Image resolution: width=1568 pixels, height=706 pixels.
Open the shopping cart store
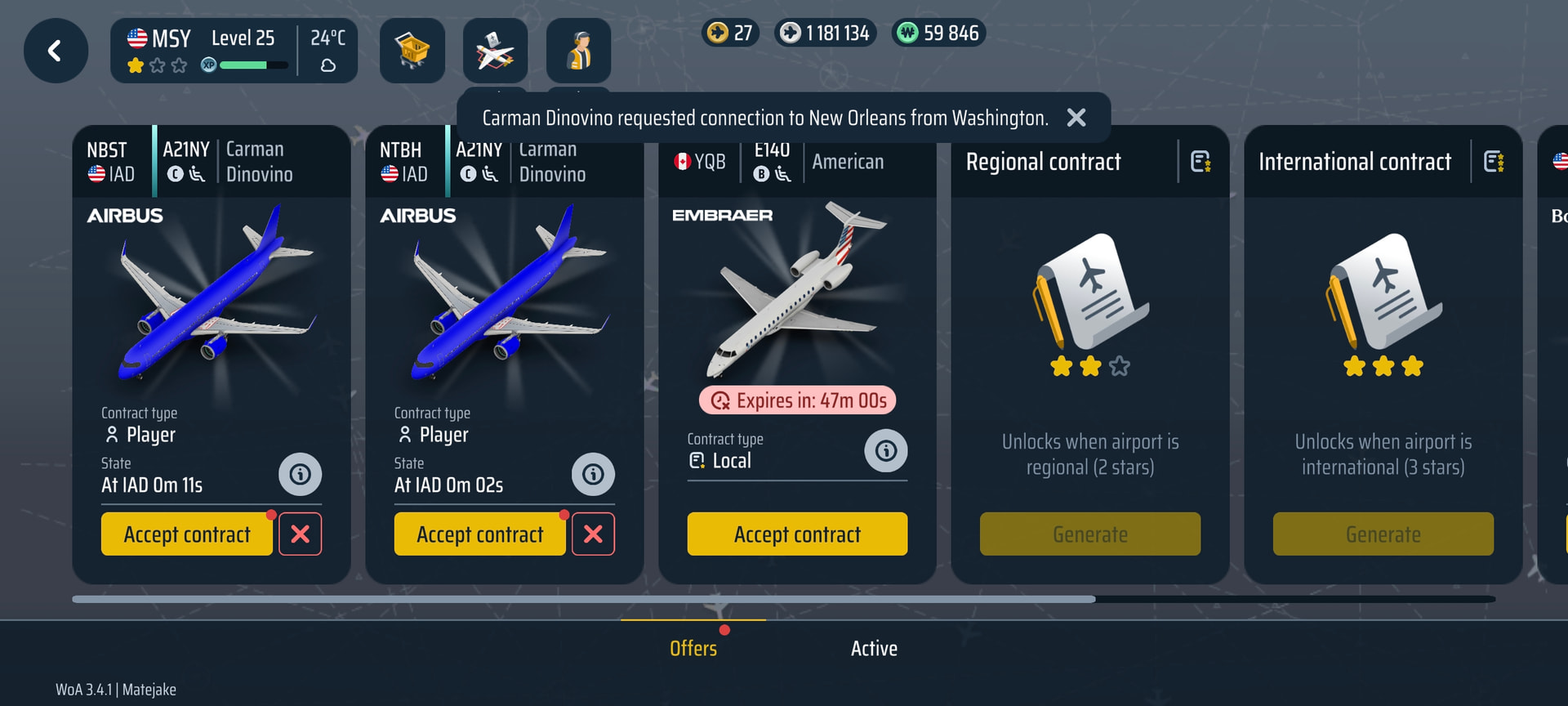(x=412, y=51)
